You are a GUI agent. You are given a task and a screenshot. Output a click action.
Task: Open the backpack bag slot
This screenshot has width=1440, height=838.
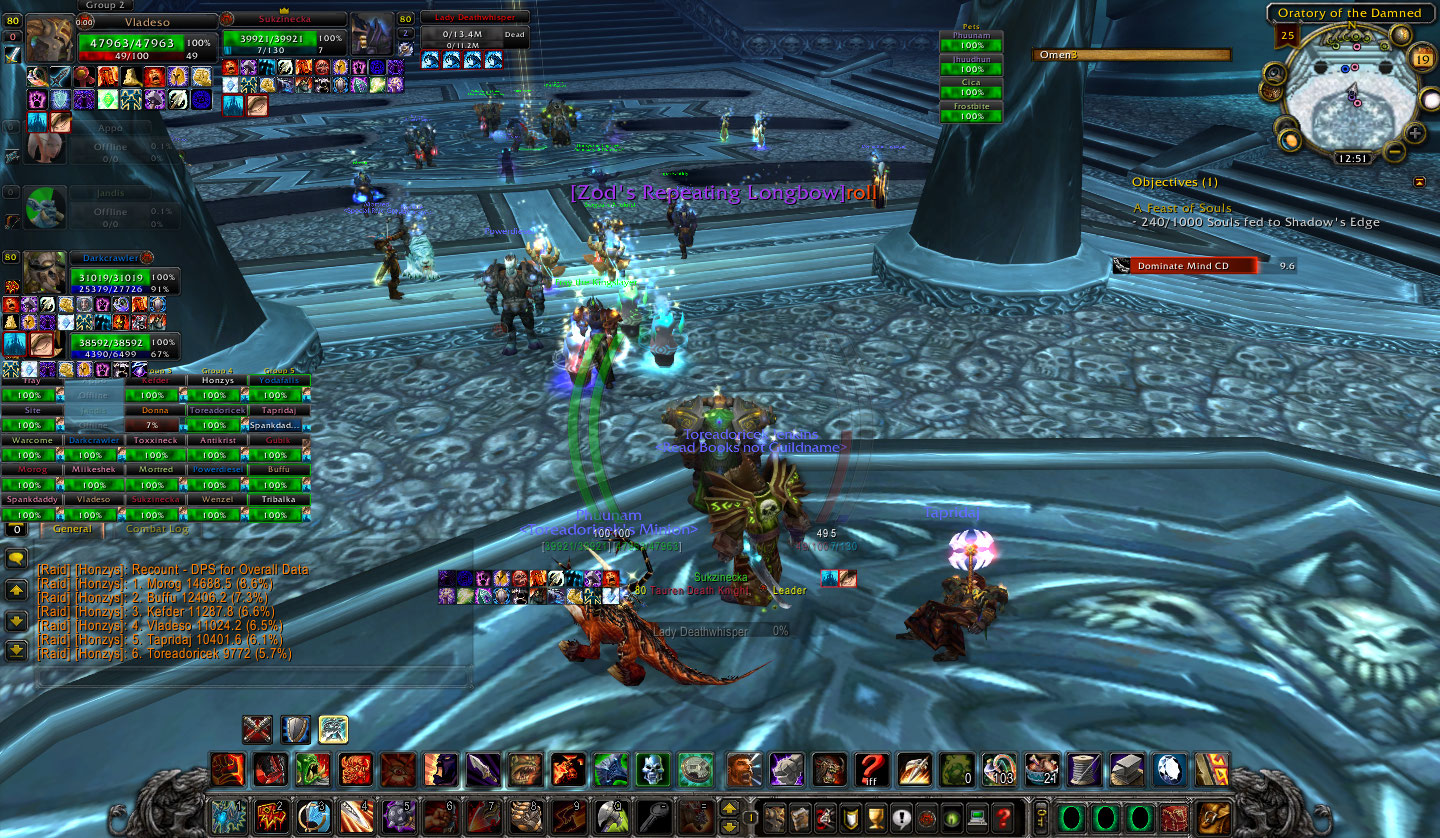click(x=1214, y=814)
